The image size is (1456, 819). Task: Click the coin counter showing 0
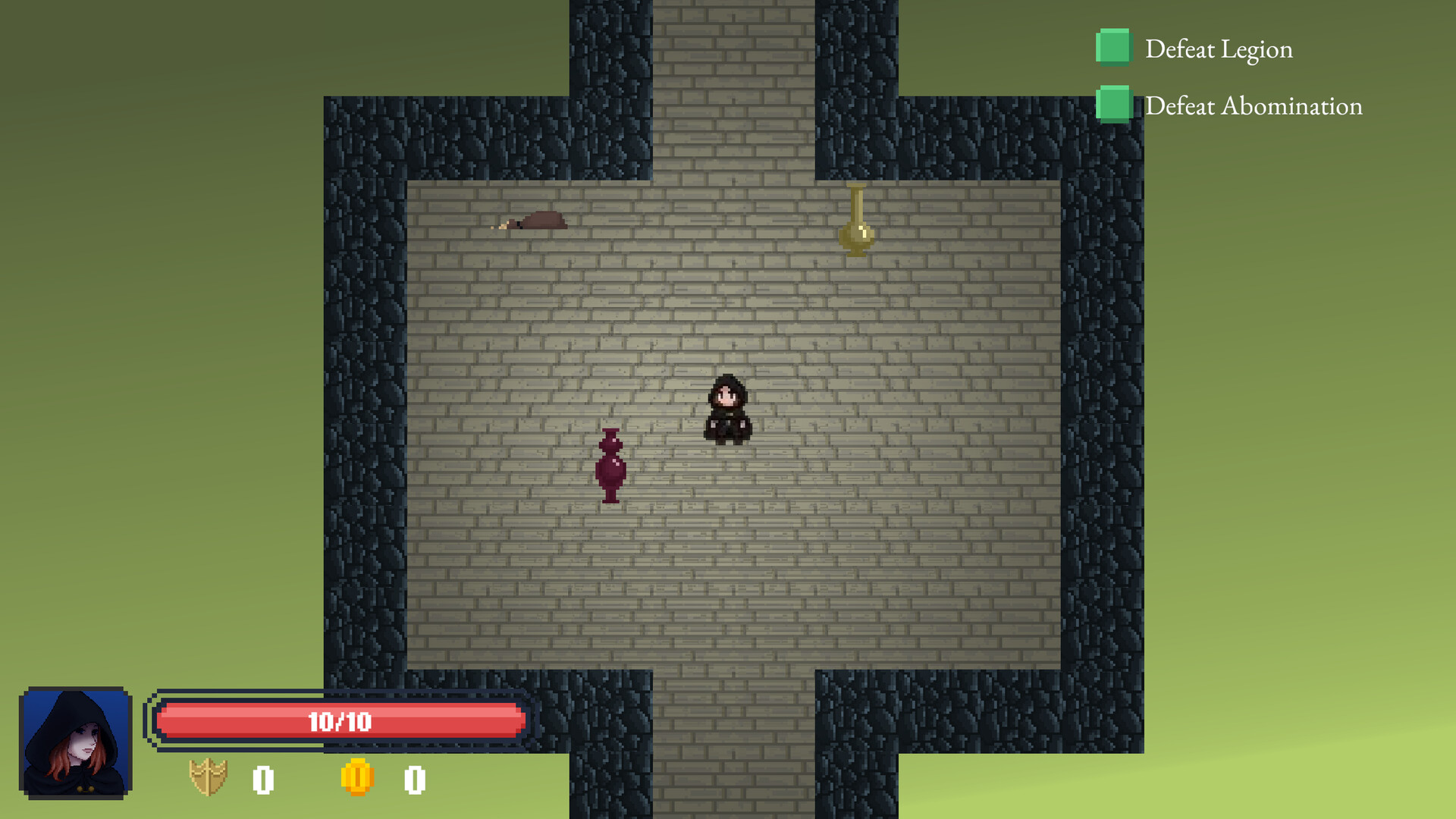414,777
